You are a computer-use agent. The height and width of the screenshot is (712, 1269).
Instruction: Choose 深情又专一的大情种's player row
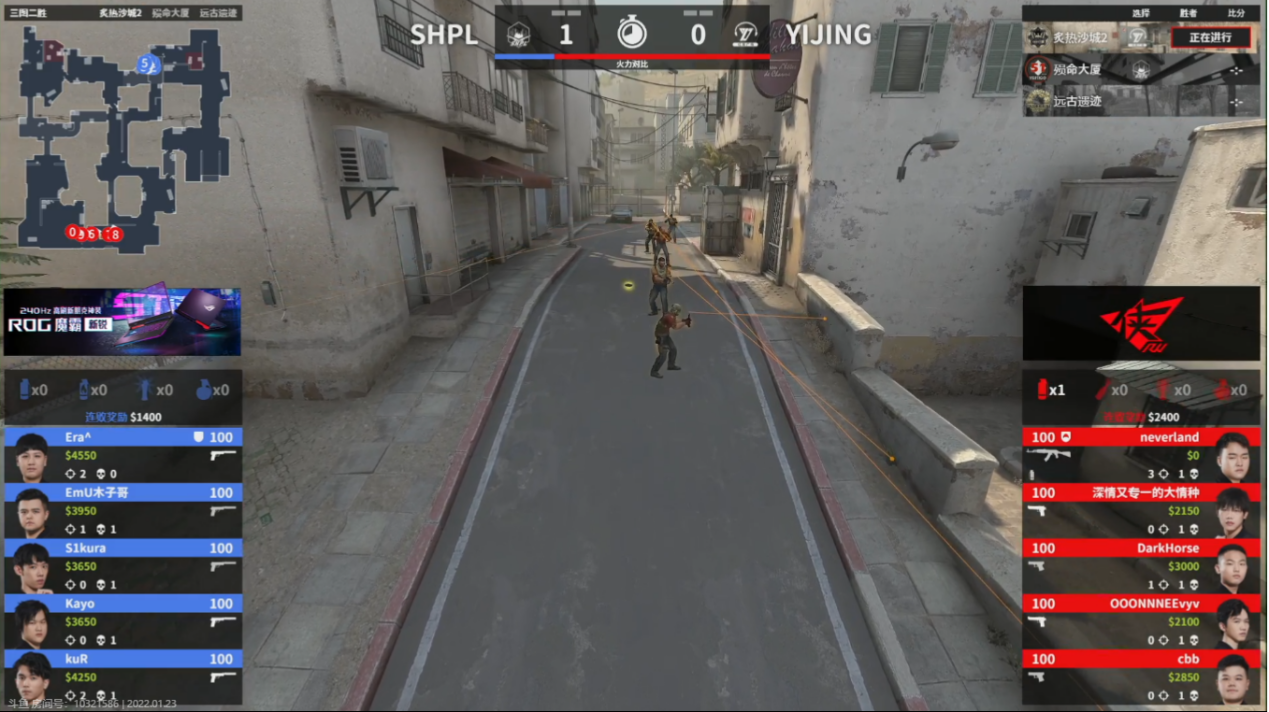coord(1140,511)
